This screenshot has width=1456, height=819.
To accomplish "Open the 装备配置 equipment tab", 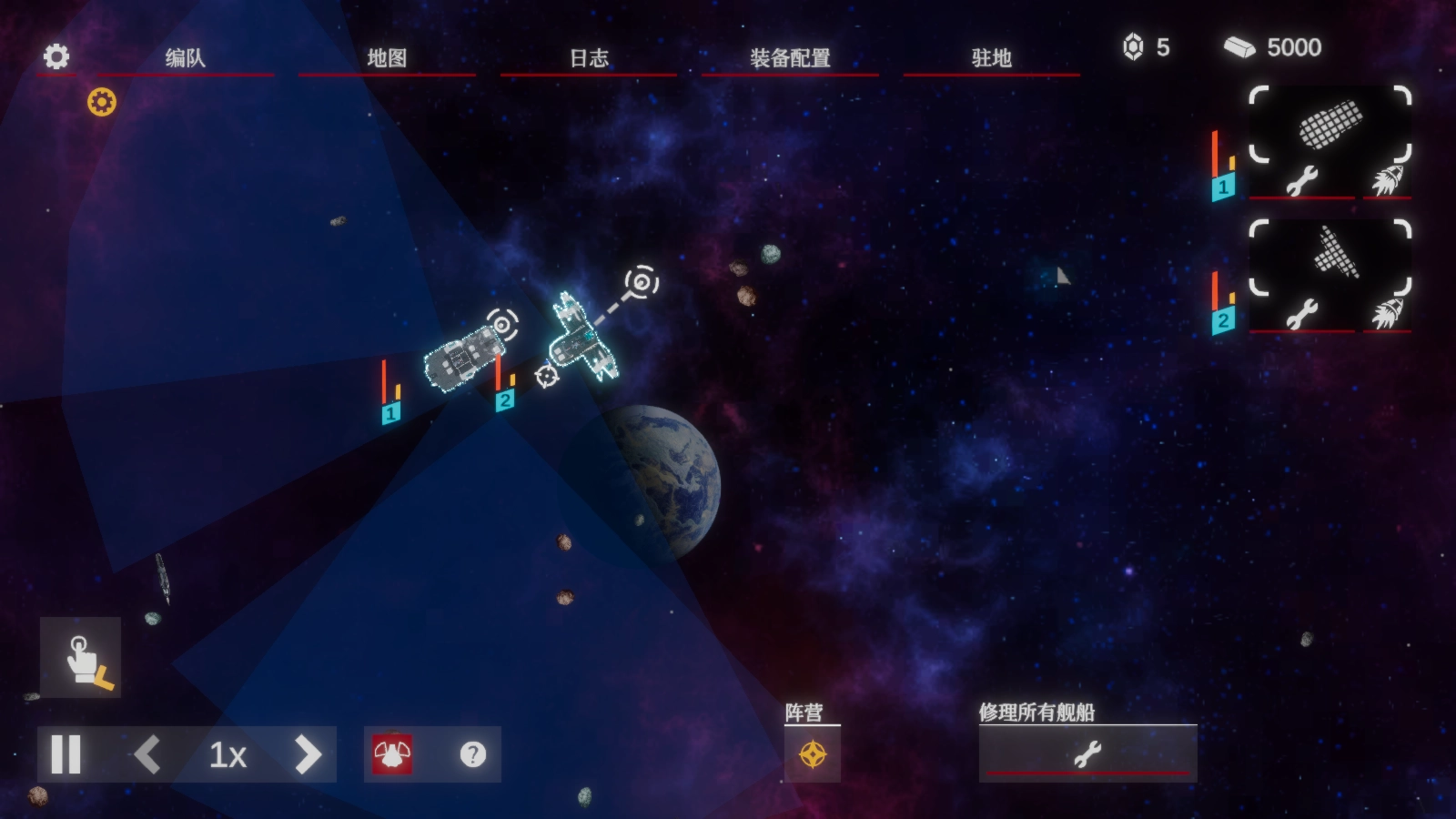I will (790, 58).
